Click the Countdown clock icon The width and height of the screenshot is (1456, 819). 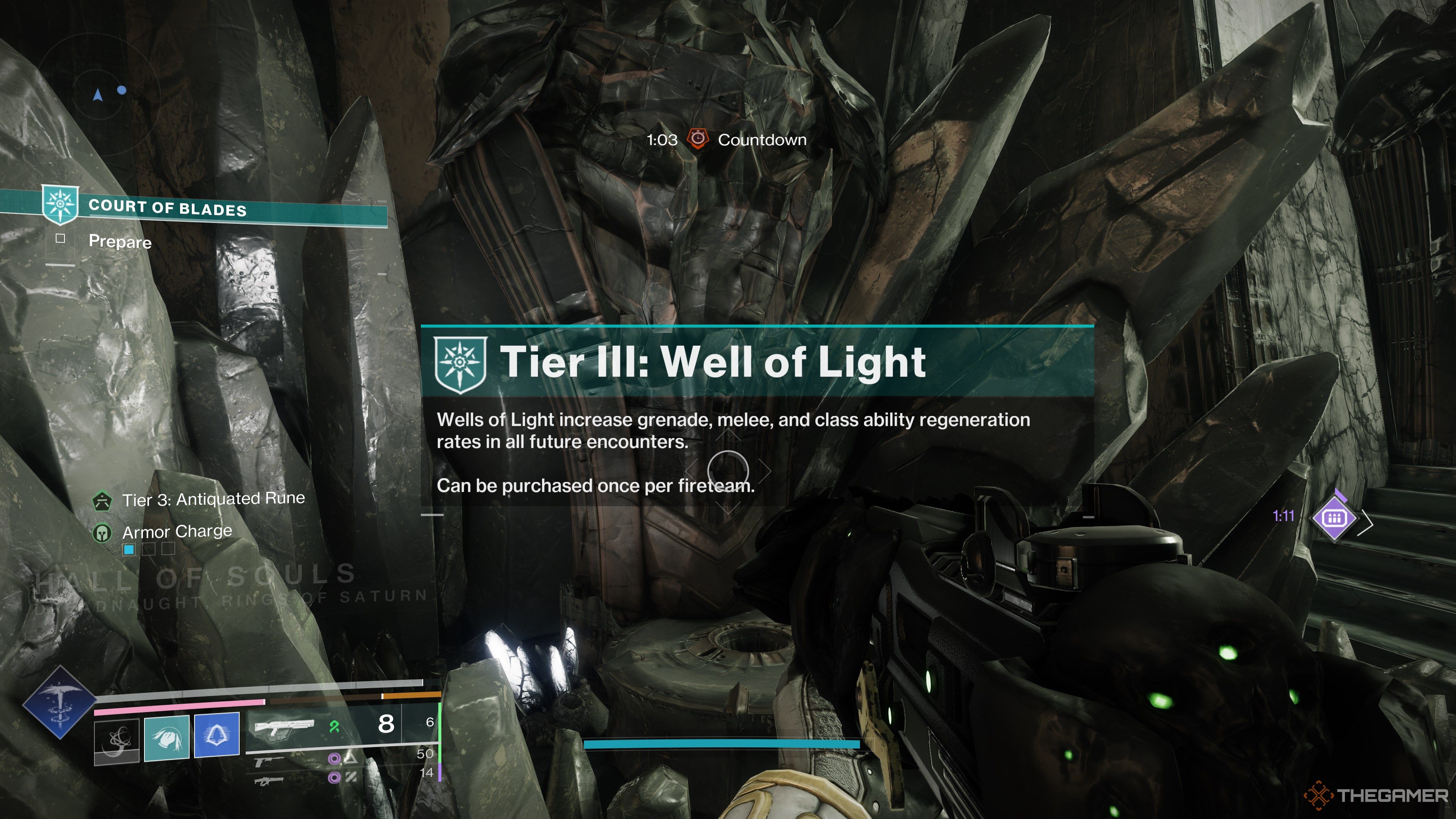click(x=698, y=139)
